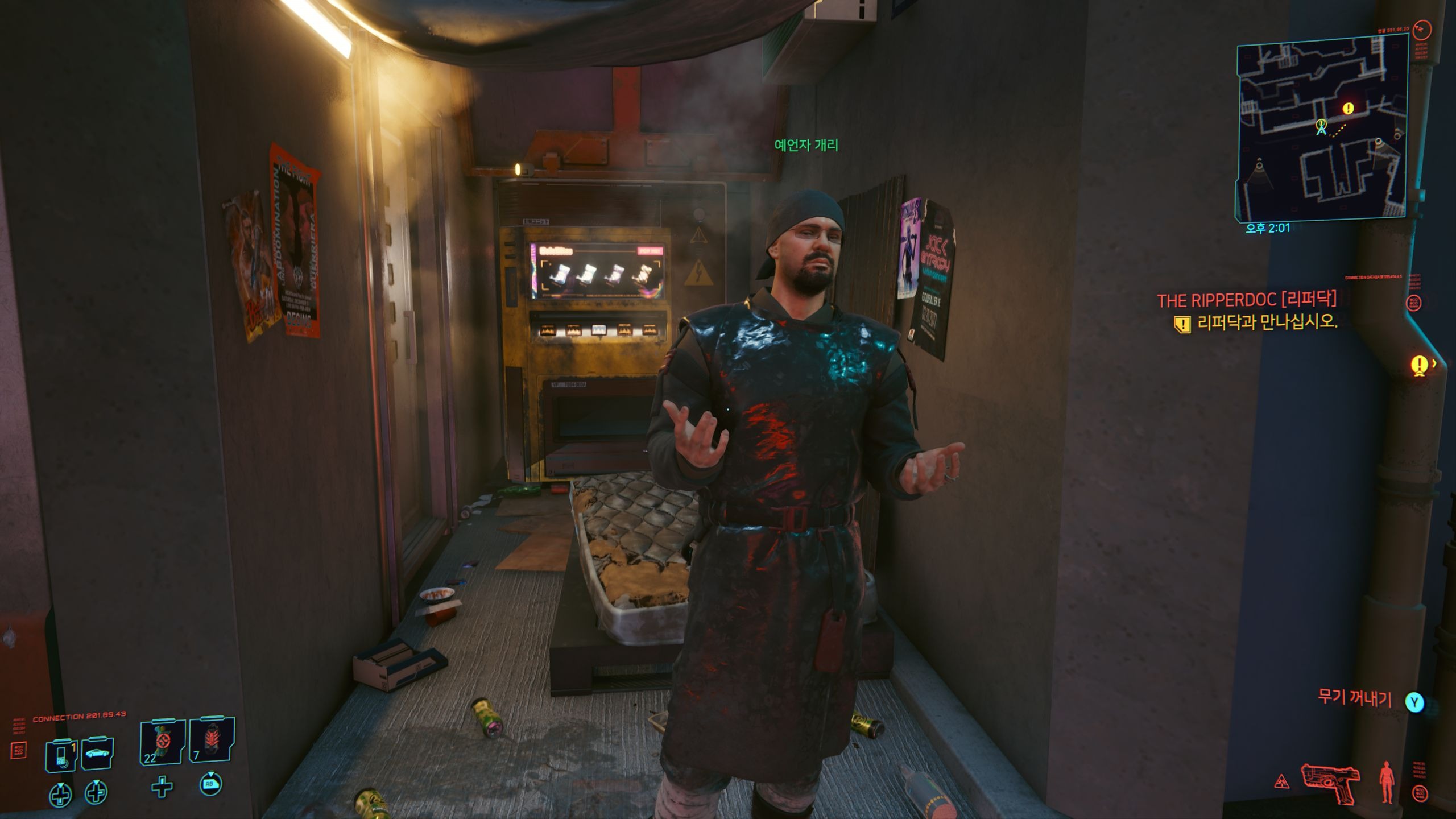
Task: Open the minimap in the top-right corner
Action: [1321, 126]
